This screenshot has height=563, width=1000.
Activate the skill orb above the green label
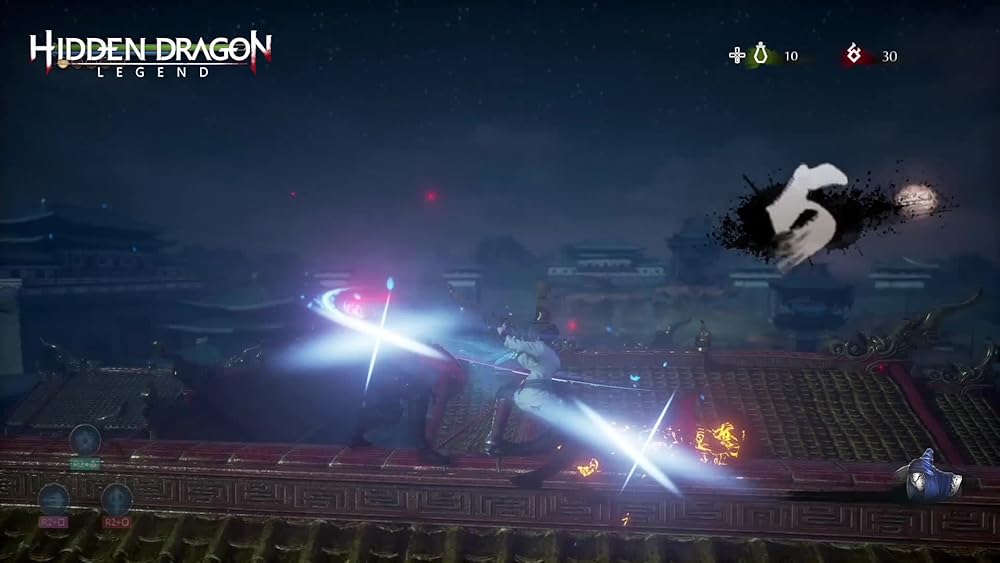(x=85, y=439)
